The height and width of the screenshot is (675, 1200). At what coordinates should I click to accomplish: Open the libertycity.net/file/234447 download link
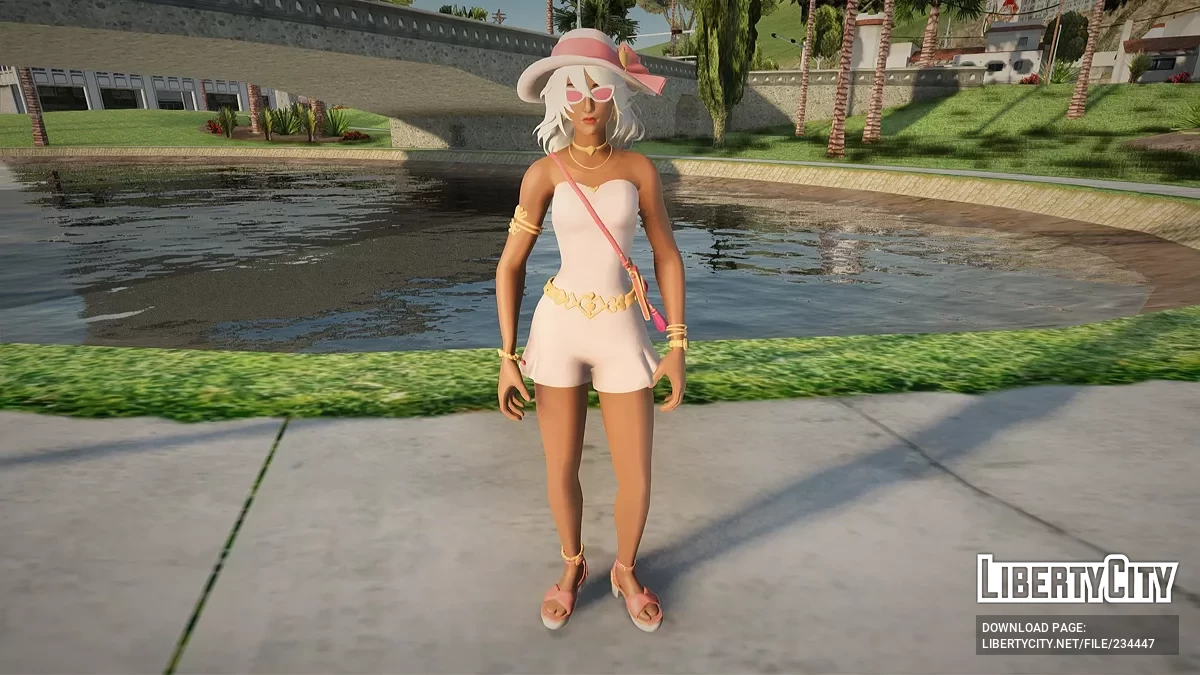pos(1068,644)
